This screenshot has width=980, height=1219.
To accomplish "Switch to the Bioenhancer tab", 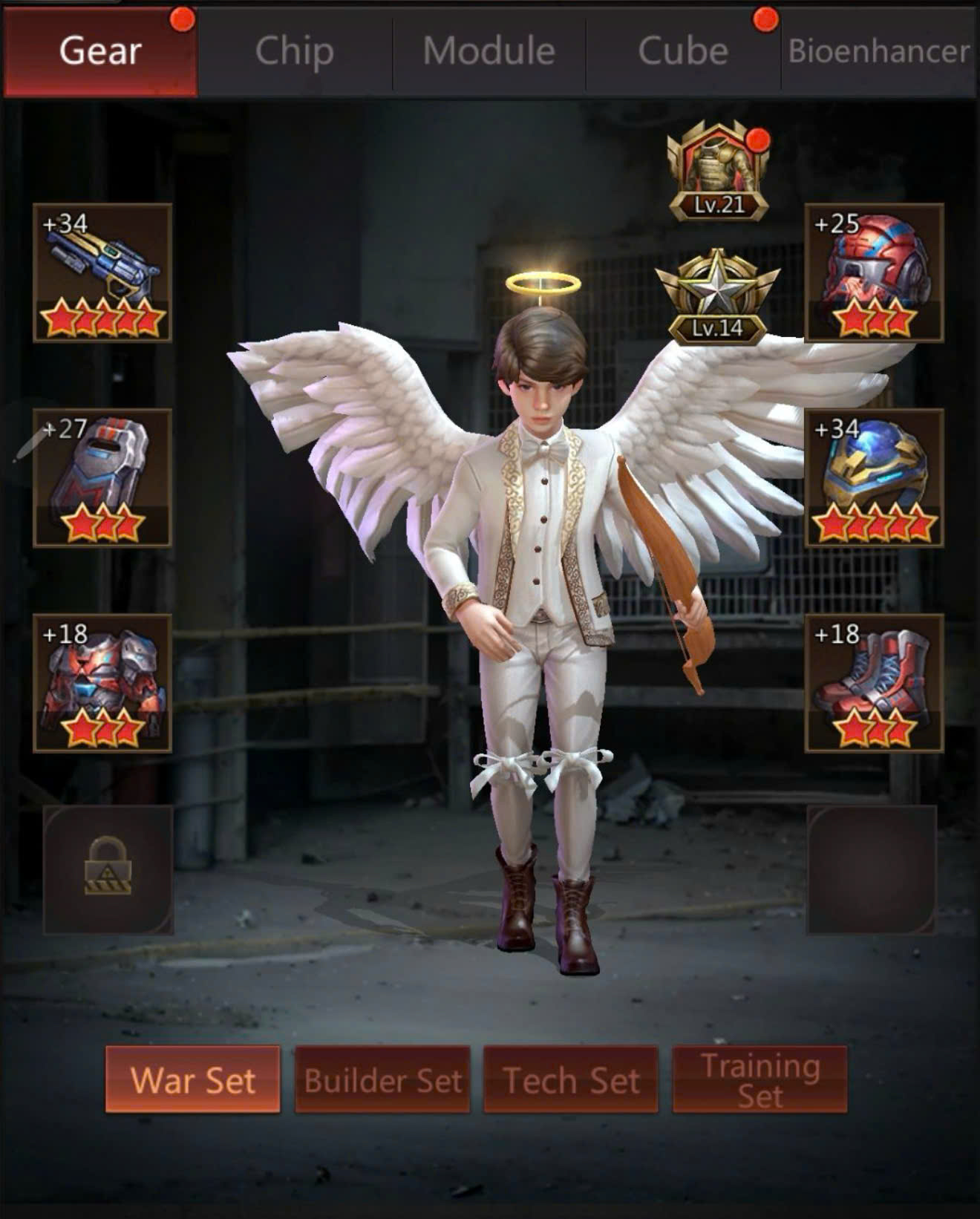I will 879,51.
